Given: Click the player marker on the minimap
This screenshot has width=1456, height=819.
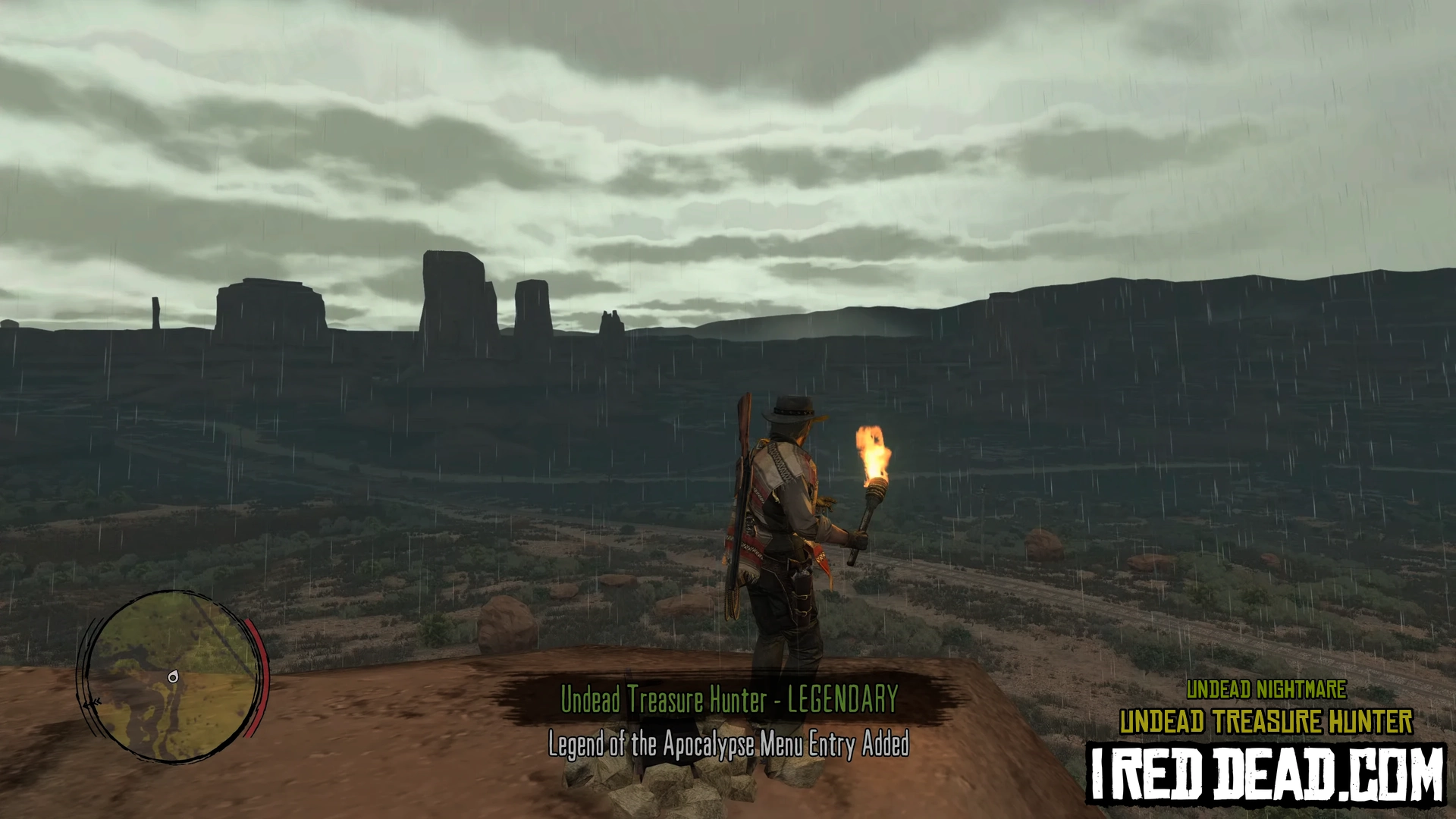Looking at the screenshot, I should (x=174, y=677).
